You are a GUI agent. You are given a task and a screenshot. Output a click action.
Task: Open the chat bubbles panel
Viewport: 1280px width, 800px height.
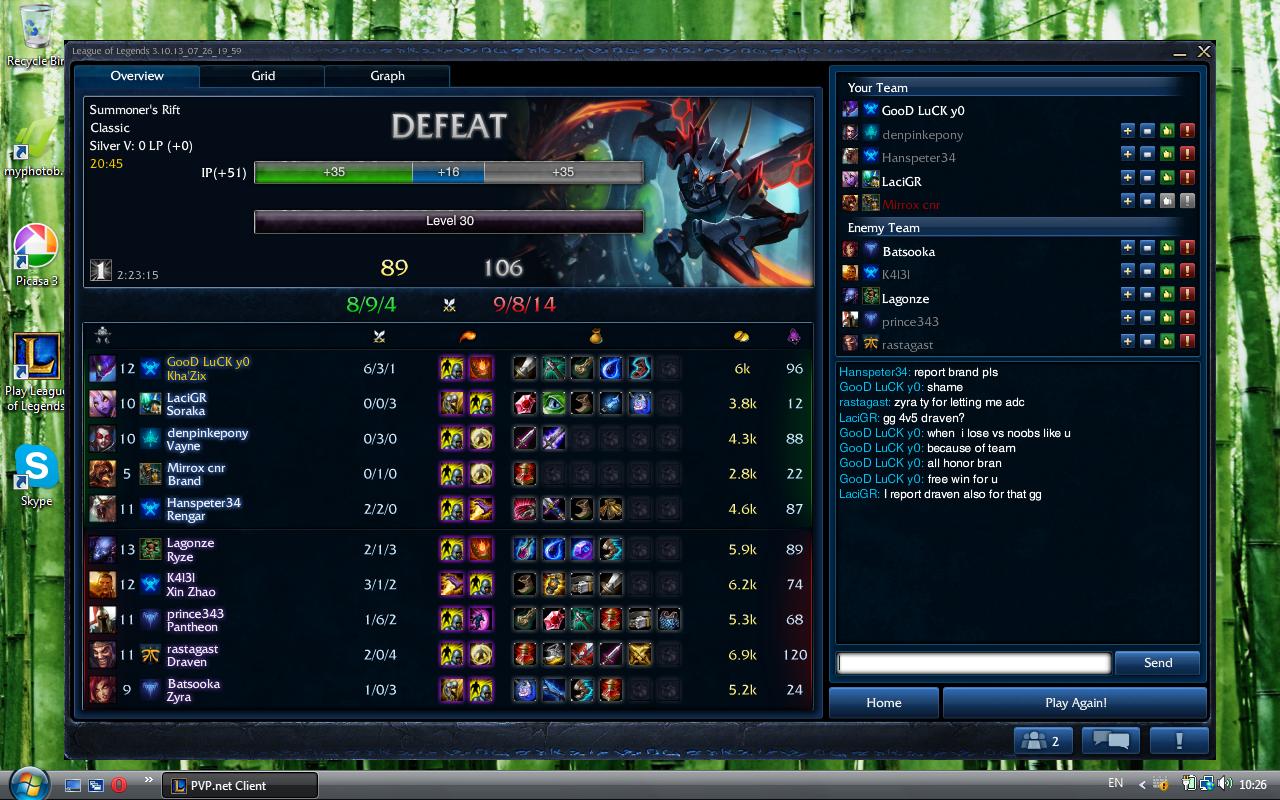[1111, 741]
